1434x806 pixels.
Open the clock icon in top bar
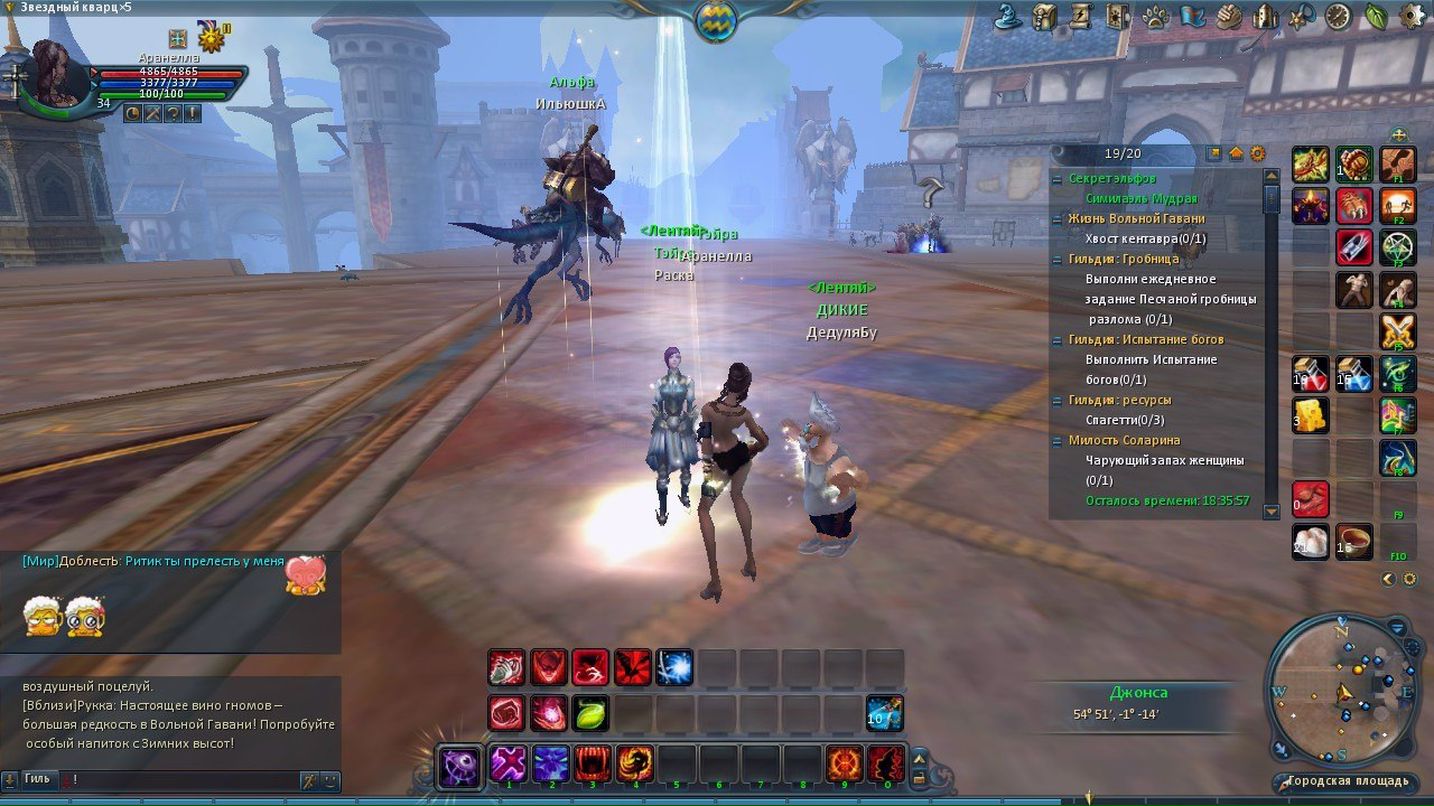pos(1338,17)
